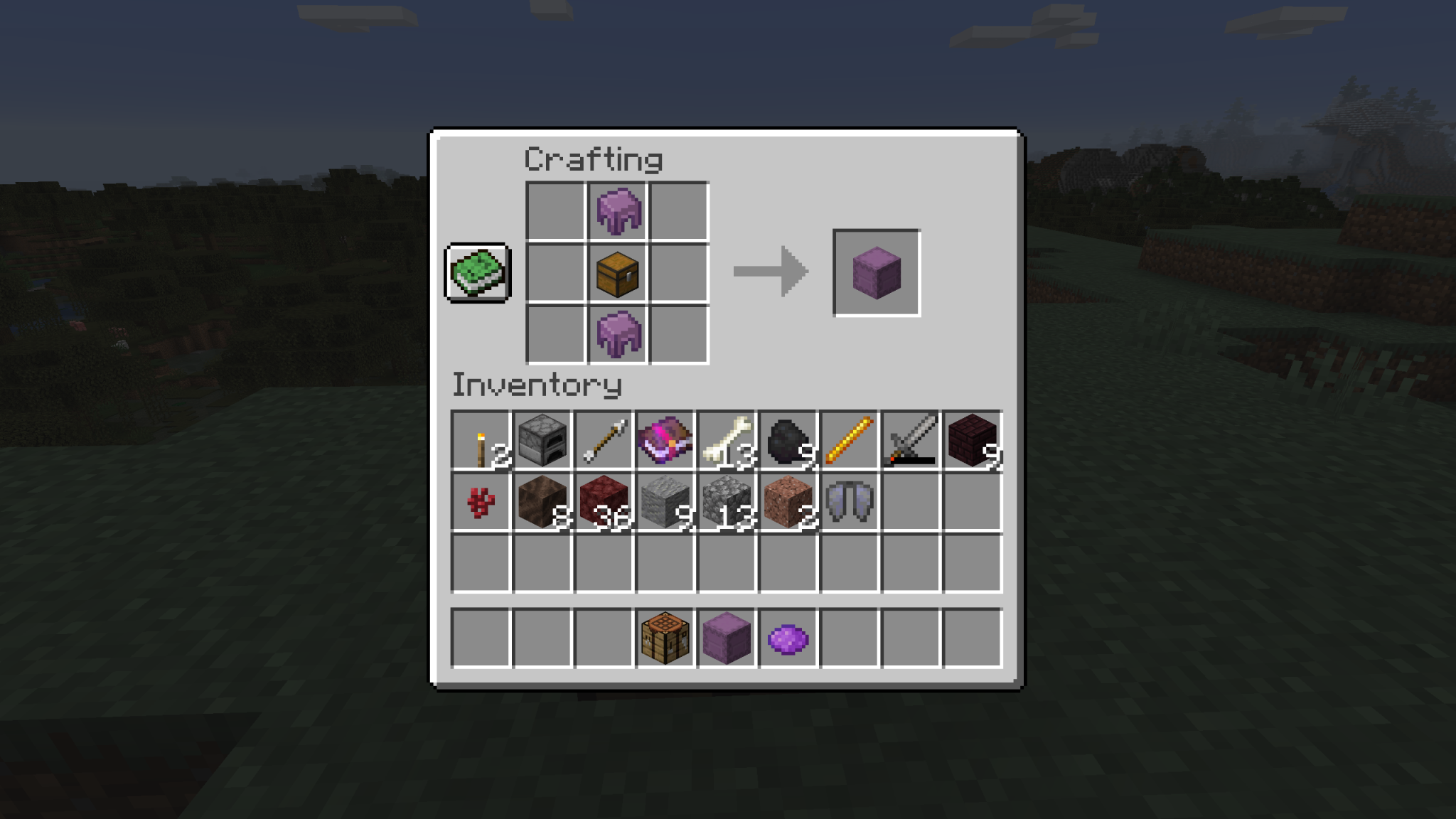
Task: Select the top shulker shell in the crafting grid
Action: 618,210
